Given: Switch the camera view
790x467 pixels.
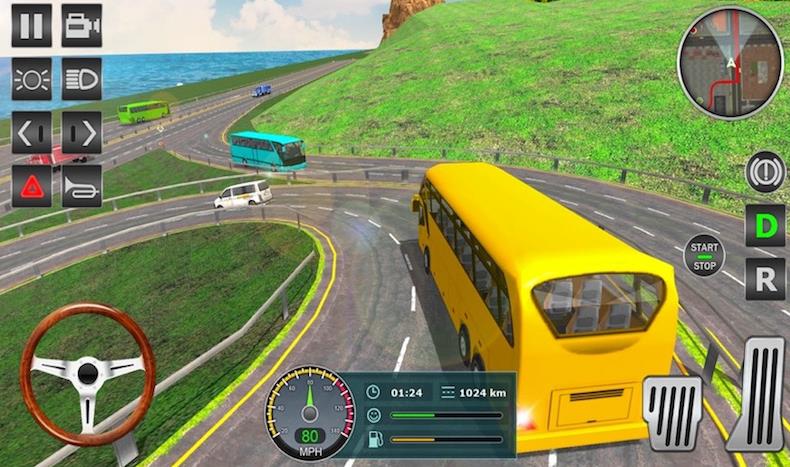Looking at the screenshot, I should click(81, 25).
